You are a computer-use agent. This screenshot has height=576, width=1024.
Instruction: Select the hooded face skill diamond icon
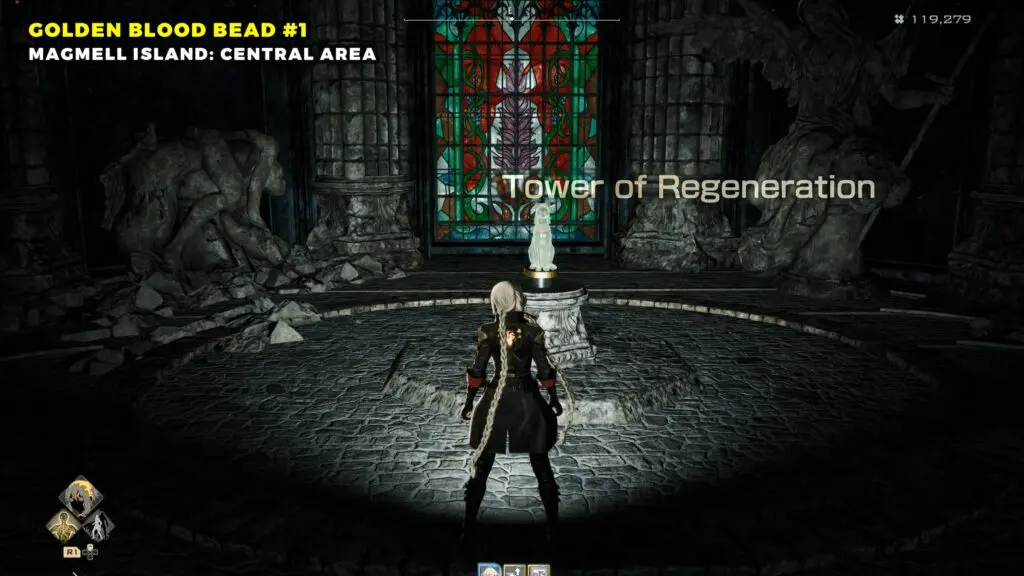click(x=80, y=497)
